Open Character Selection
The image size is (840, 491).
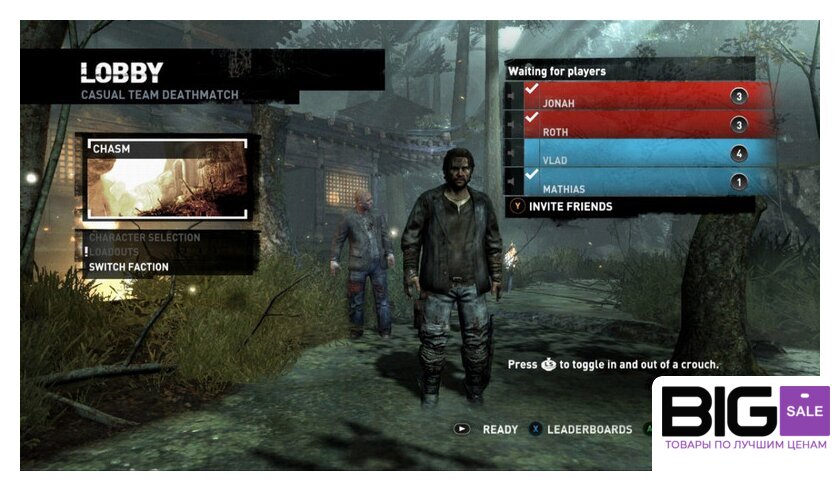pos(144,238)
